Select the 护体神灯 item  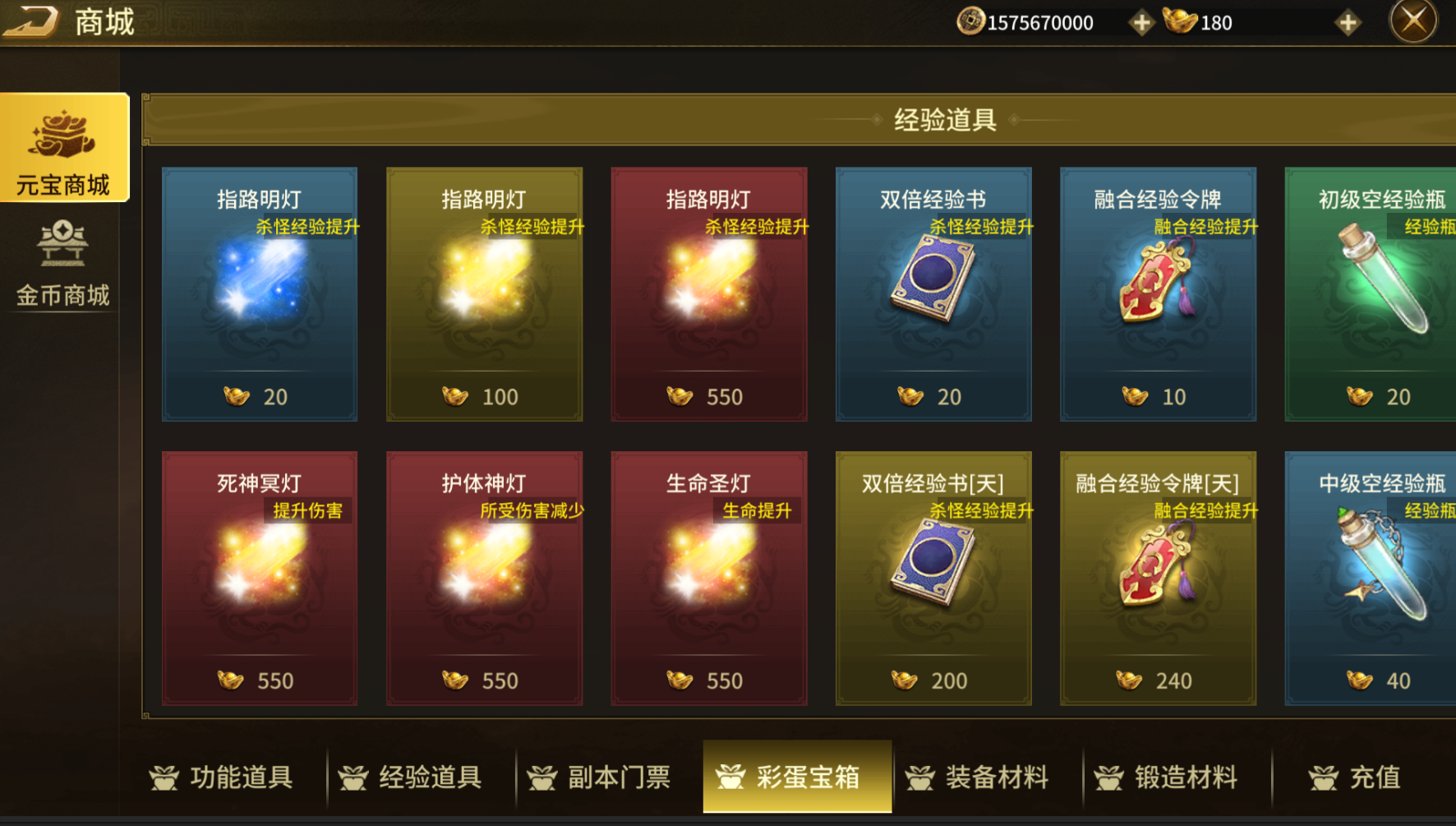click(484, 578)
